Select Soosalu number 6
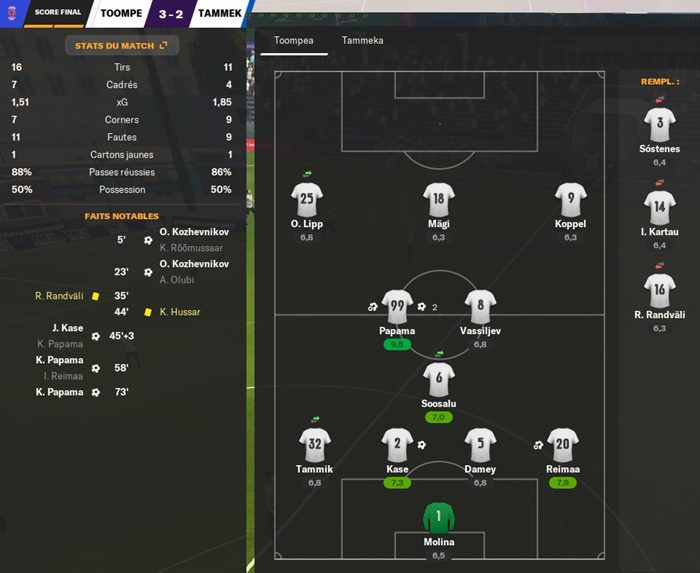The height and width of the screenshot is (573, 700). pos(438,381)
